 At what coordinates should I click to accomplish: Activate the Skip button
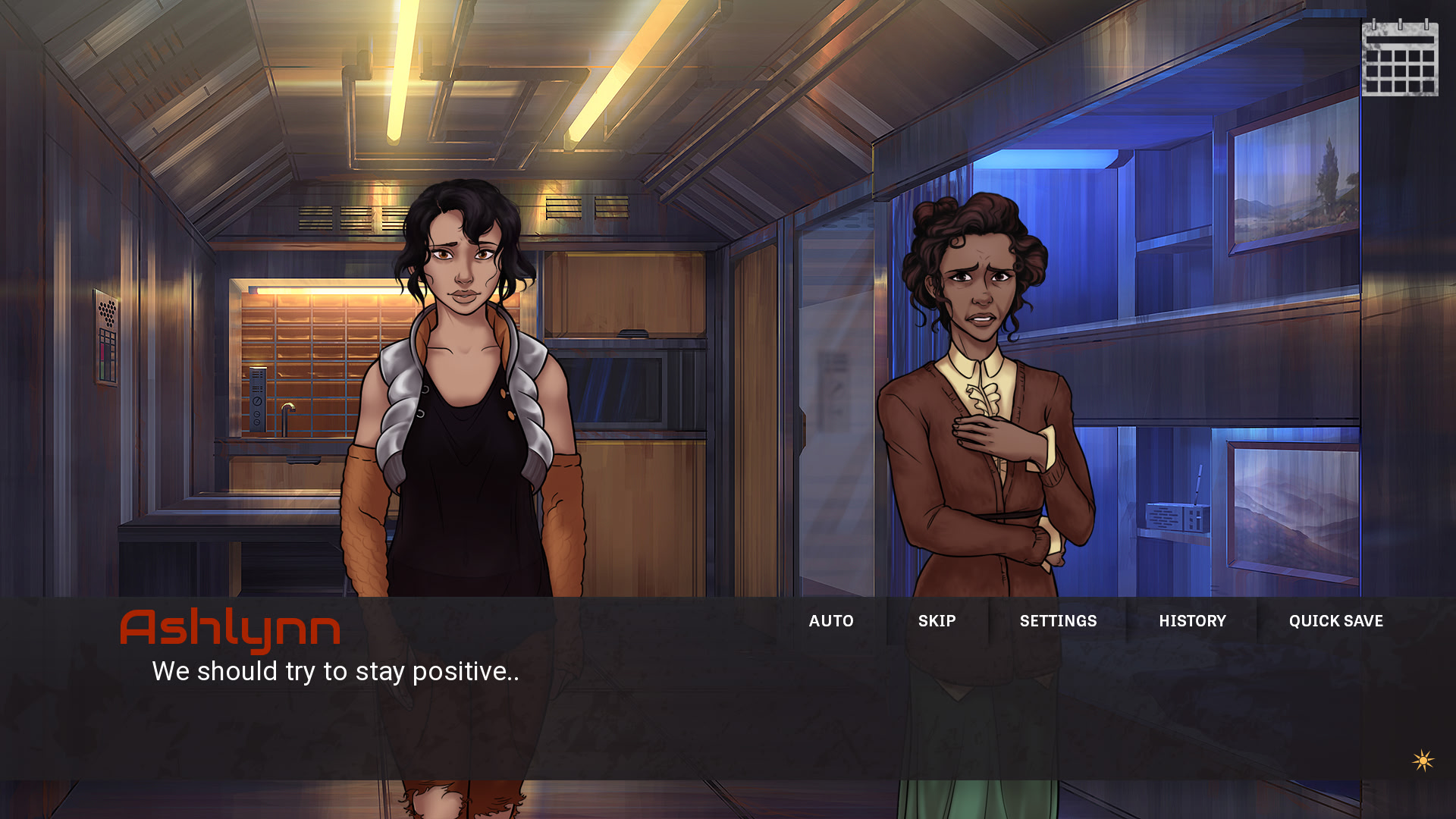coord(937,621)
